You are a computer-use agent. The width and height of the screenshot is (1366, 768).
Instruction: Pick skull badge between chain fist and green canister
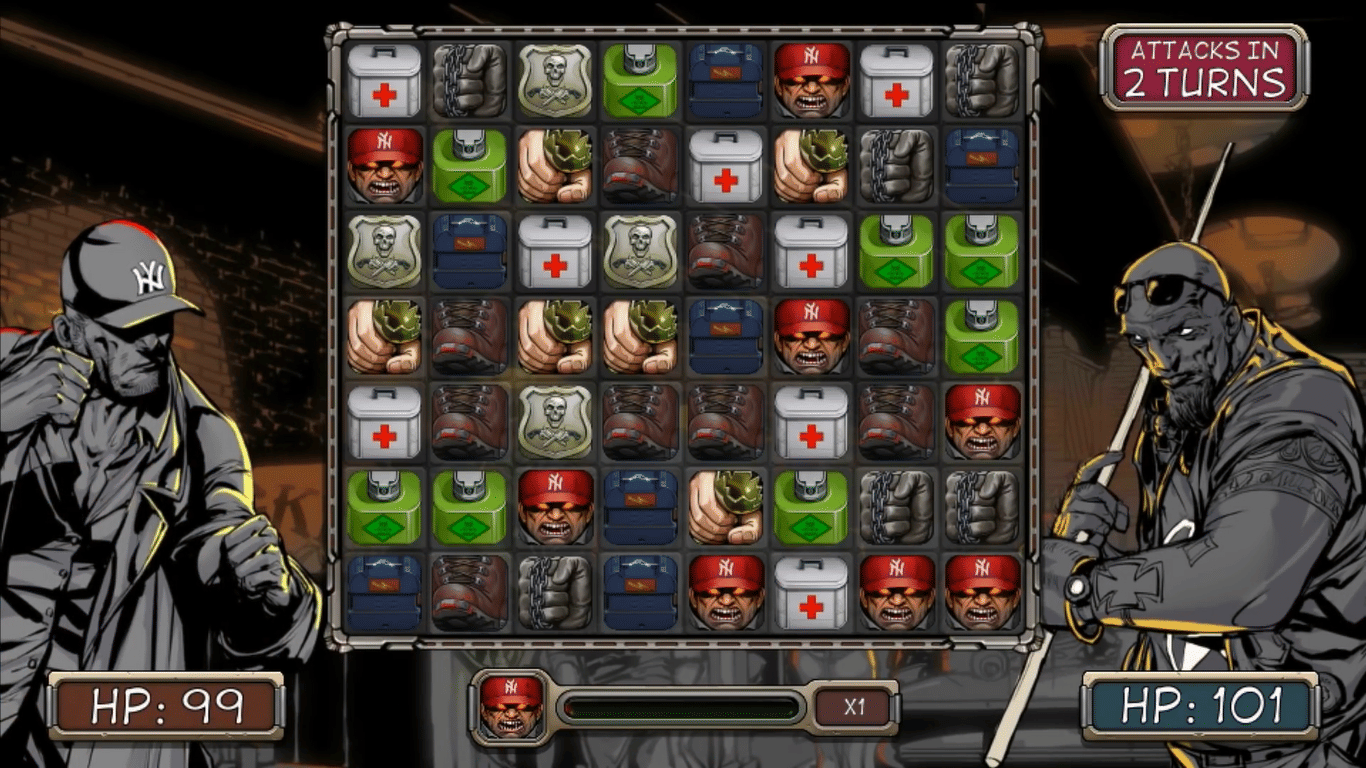555,79
